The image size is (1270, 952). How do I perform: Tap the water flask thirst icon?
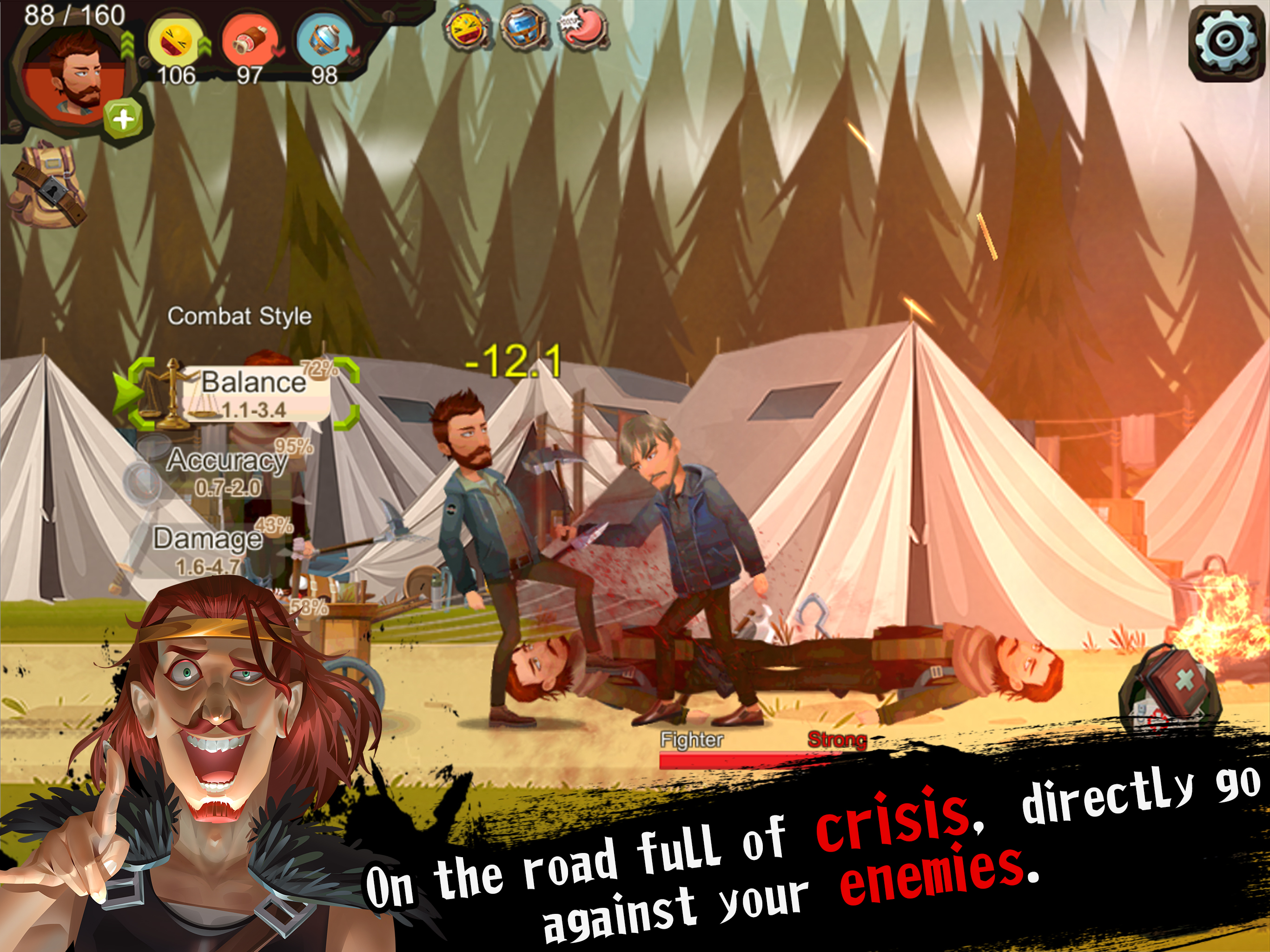pyautogui.click(x=324, y=42)
